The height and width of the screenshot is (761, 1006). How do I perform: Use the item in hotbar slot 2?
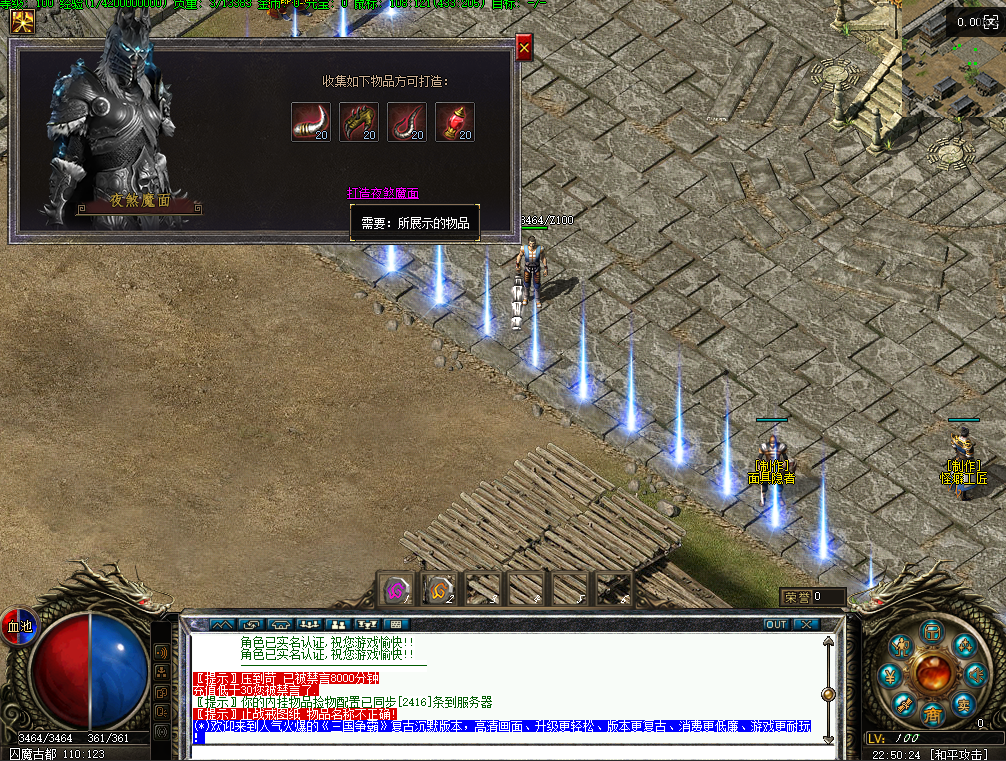440,590
